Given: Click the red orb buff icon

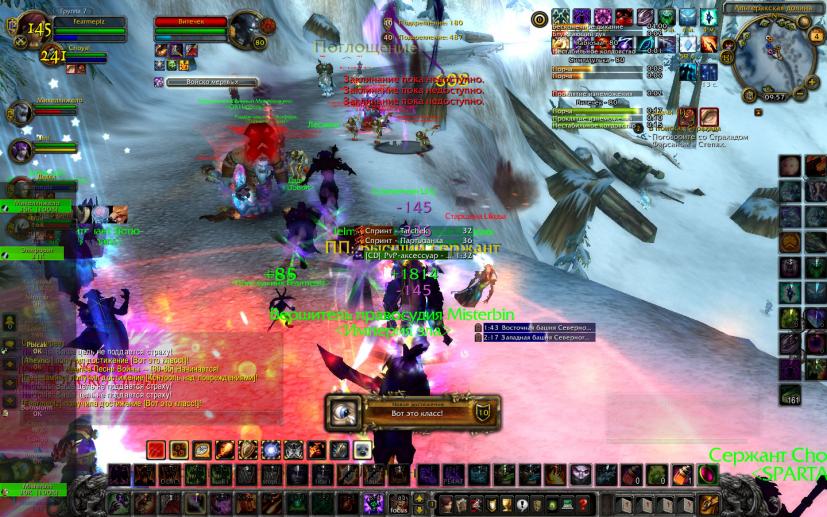Looking at the screenshot, I should pos(624,16).
